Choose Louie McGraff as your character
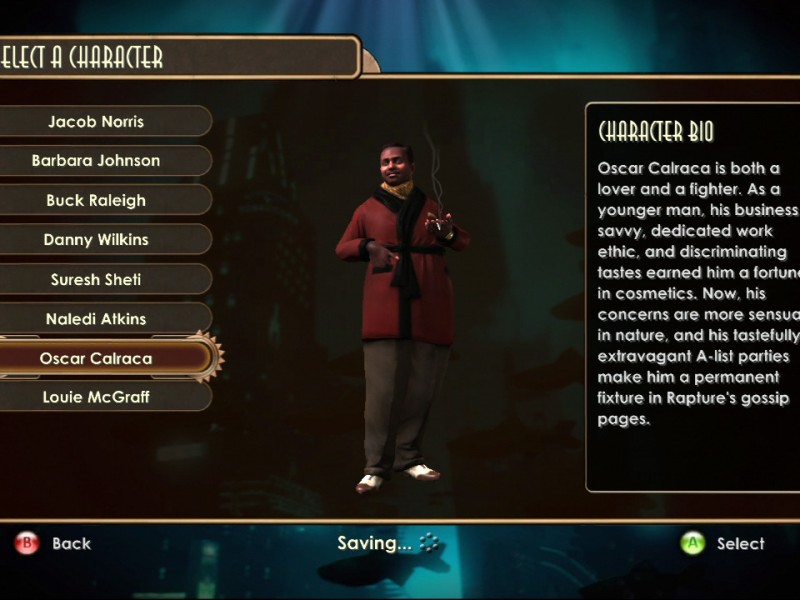 (x=96, y=397)
